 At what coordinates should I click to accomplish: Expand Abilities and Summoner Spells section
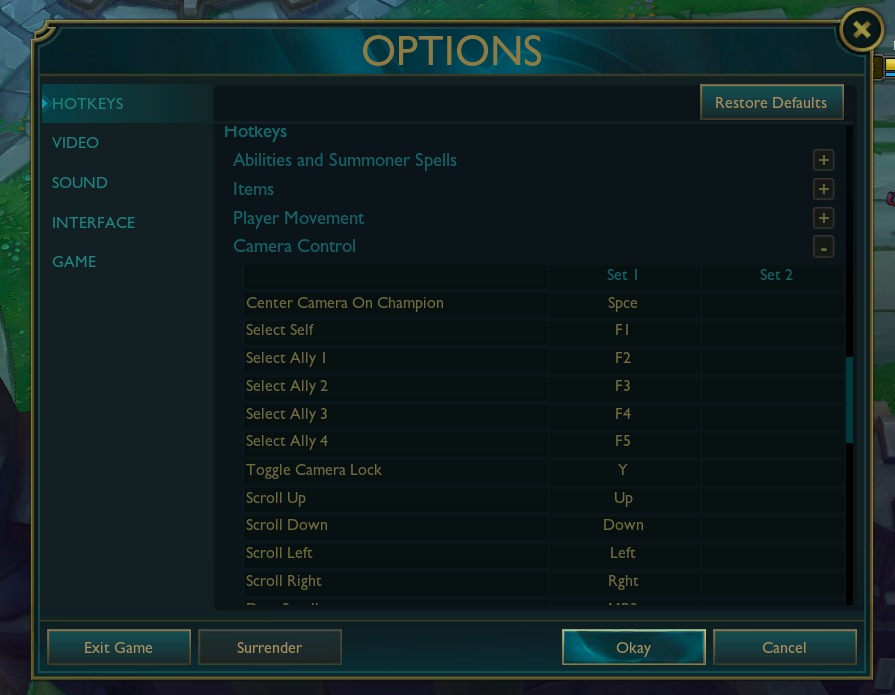[x=823, y=160]
